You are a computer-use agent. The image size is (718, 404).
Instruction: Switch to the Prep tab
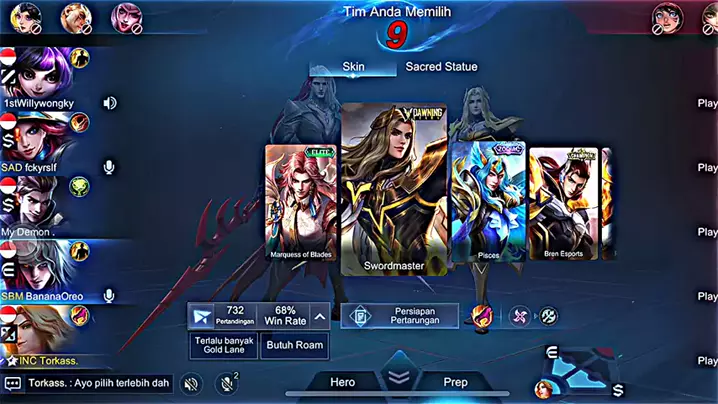pyautogui.click(x=455, y=381)
